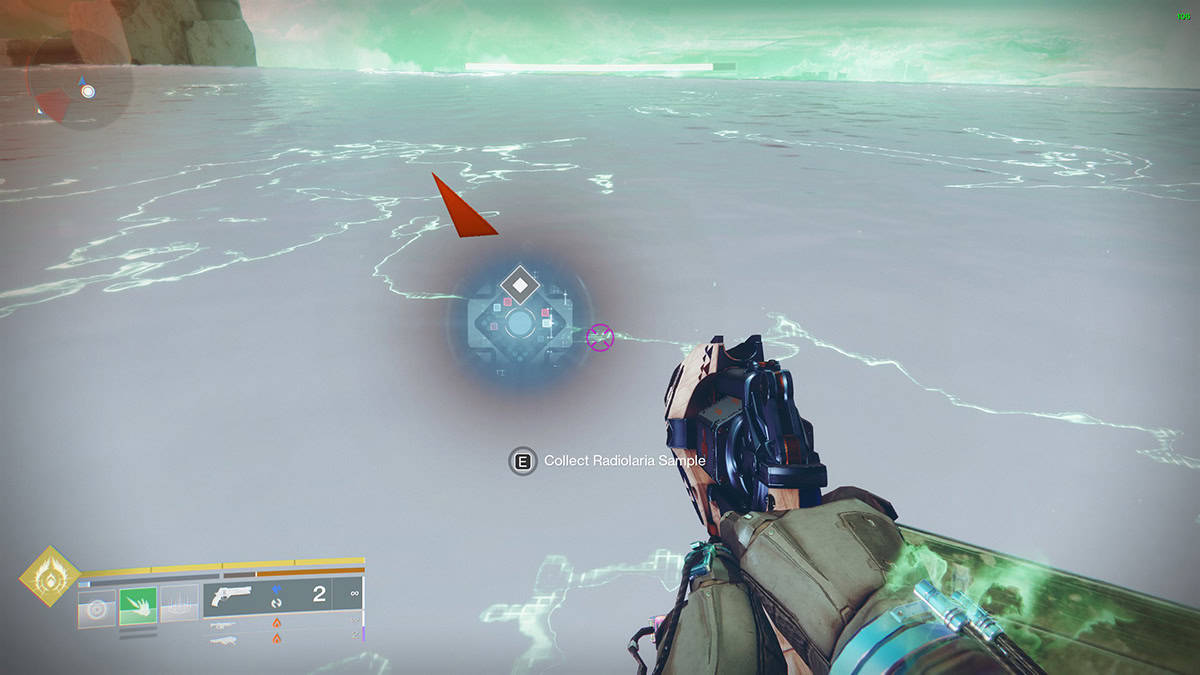
Task: Select the golden Super ability diamond
Action: 49,577
